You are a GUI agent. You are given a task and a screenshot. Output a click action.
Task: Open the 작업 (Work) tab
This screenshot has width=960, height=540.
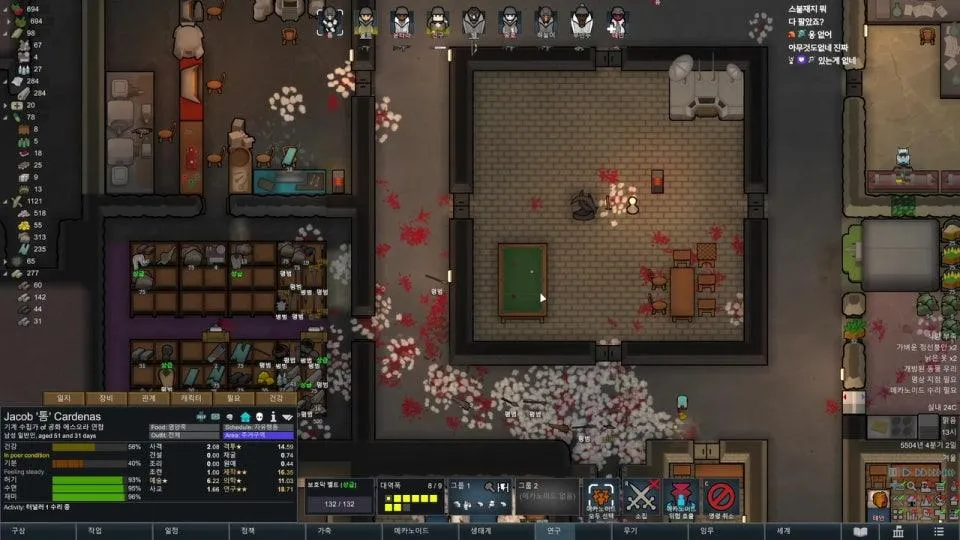coord(95,531)
